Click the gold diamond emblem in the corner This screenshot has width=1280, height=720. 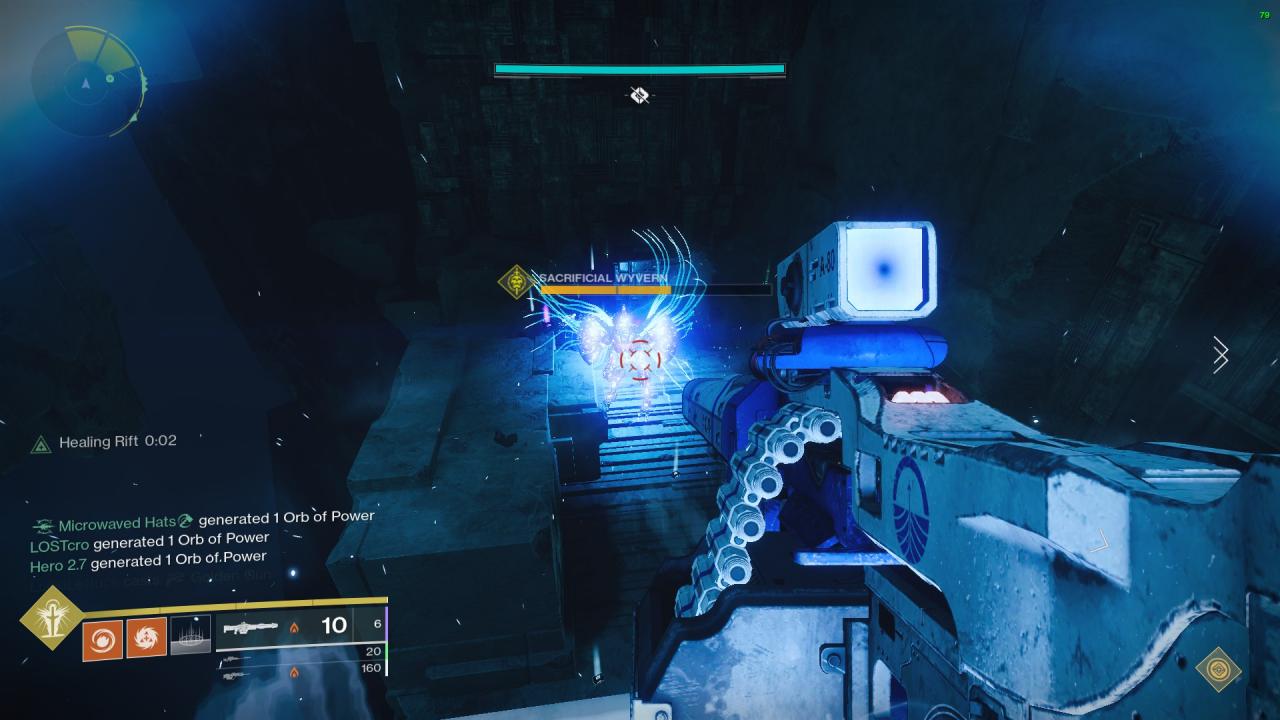point(1218,669)
